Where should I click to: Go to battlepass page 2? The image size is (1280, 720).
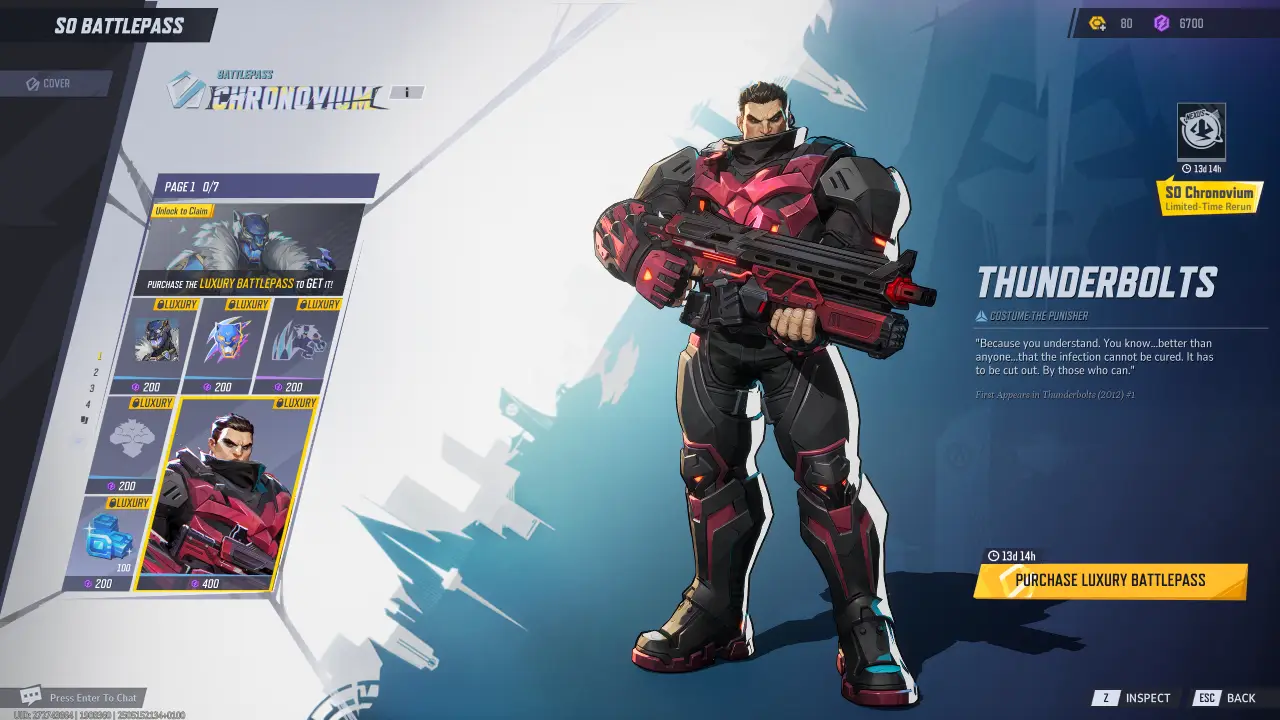point(96,372)
